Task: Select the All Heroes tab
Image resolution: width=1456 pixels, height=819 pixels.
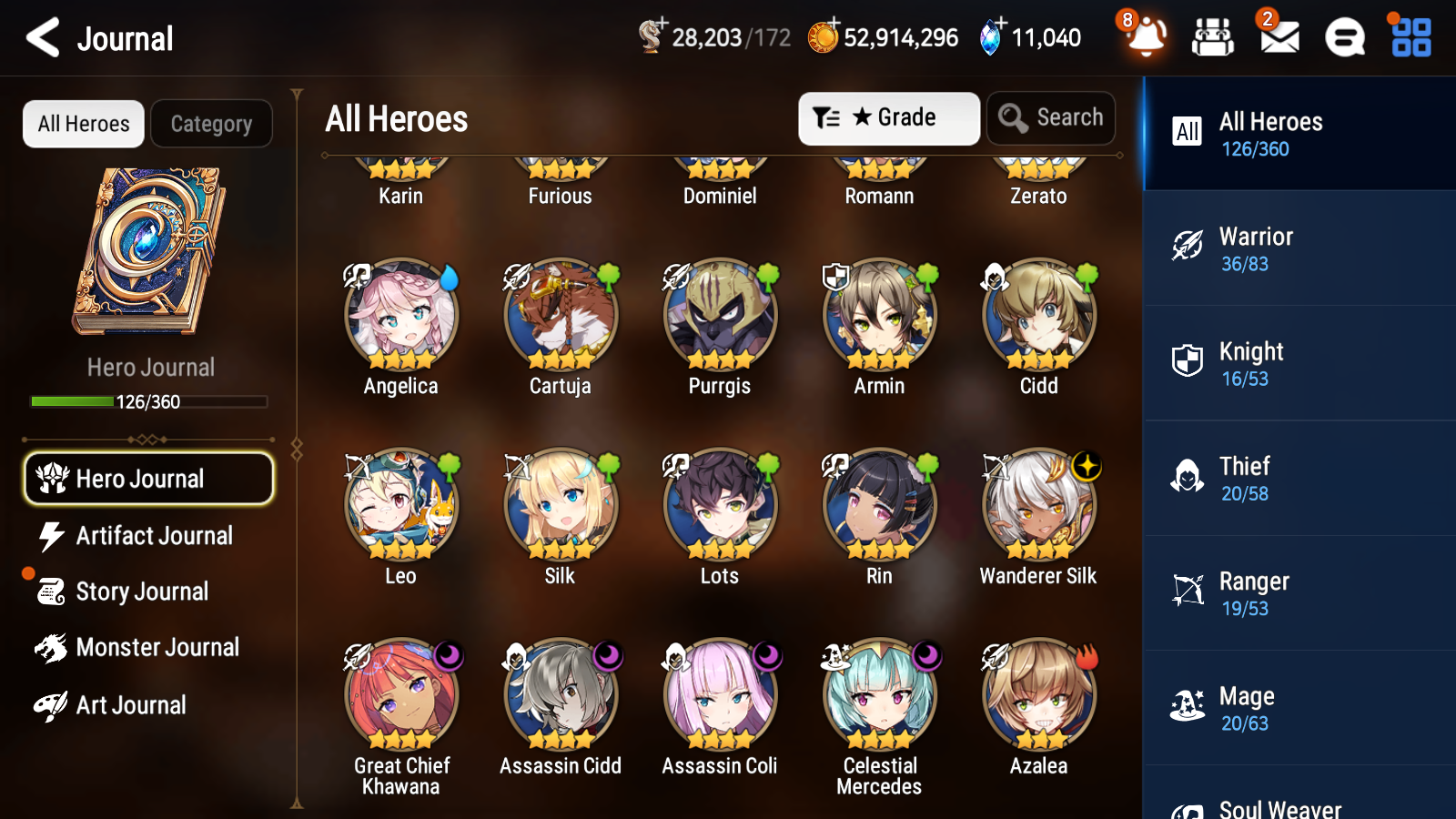Action: pyautogui.click(x=82, y=124)
